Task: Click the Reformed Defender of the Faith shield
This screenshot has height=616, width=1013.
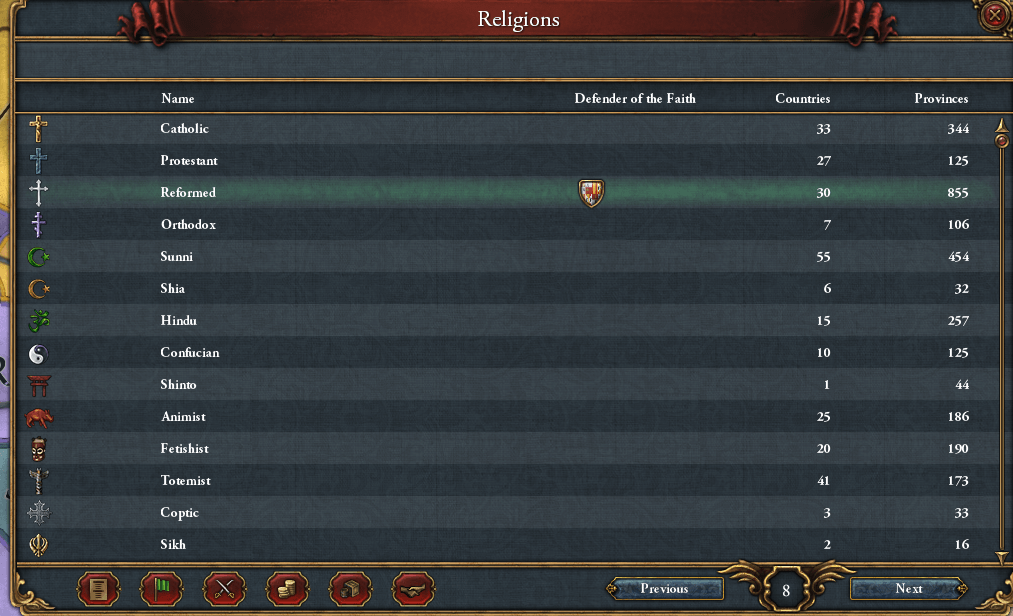Action: tap(591, 193)
